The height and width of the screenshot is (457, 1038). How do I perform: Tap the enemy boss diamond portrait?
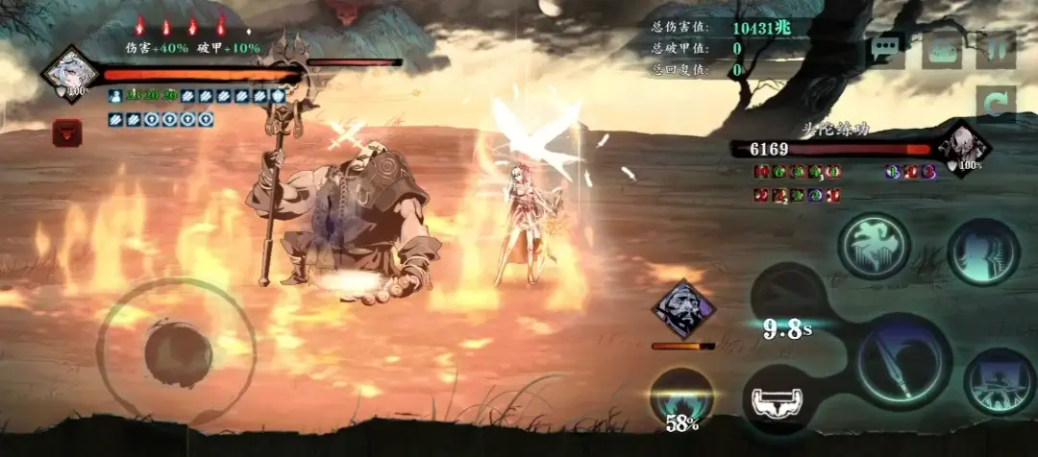click(964, 147)
